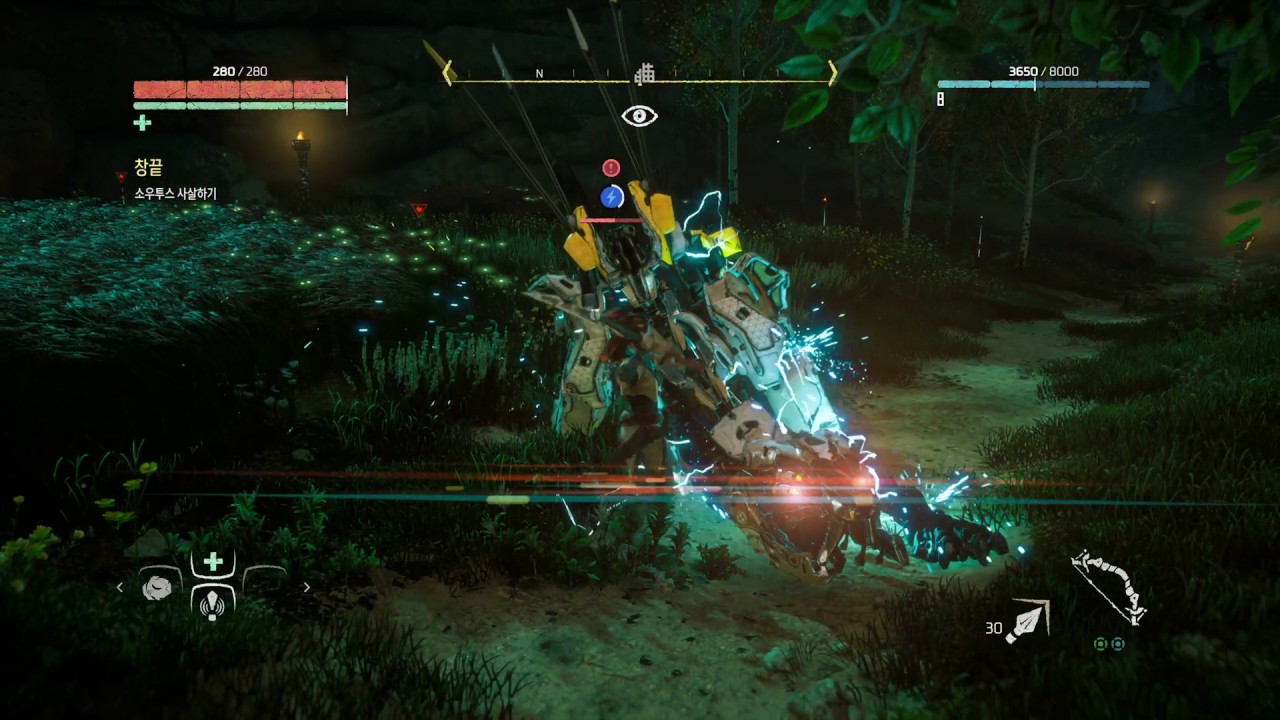Screen dimensions: 1280x720
Task: Choose the rock item in the tool wheel
Action: pyautogui.click(x=157, y=588)
